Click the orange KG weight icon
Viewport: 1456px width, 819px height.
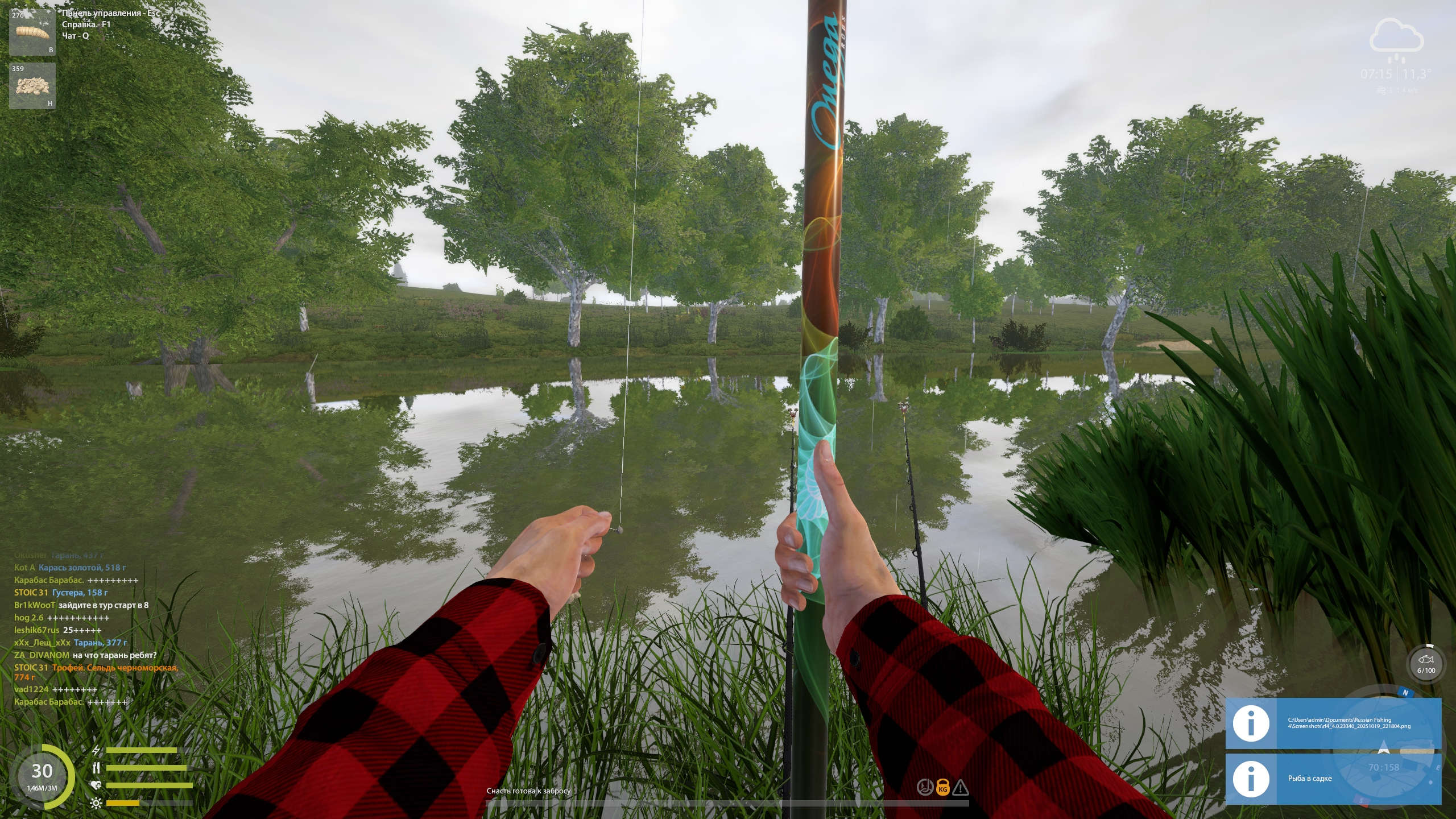click(943, 788)
